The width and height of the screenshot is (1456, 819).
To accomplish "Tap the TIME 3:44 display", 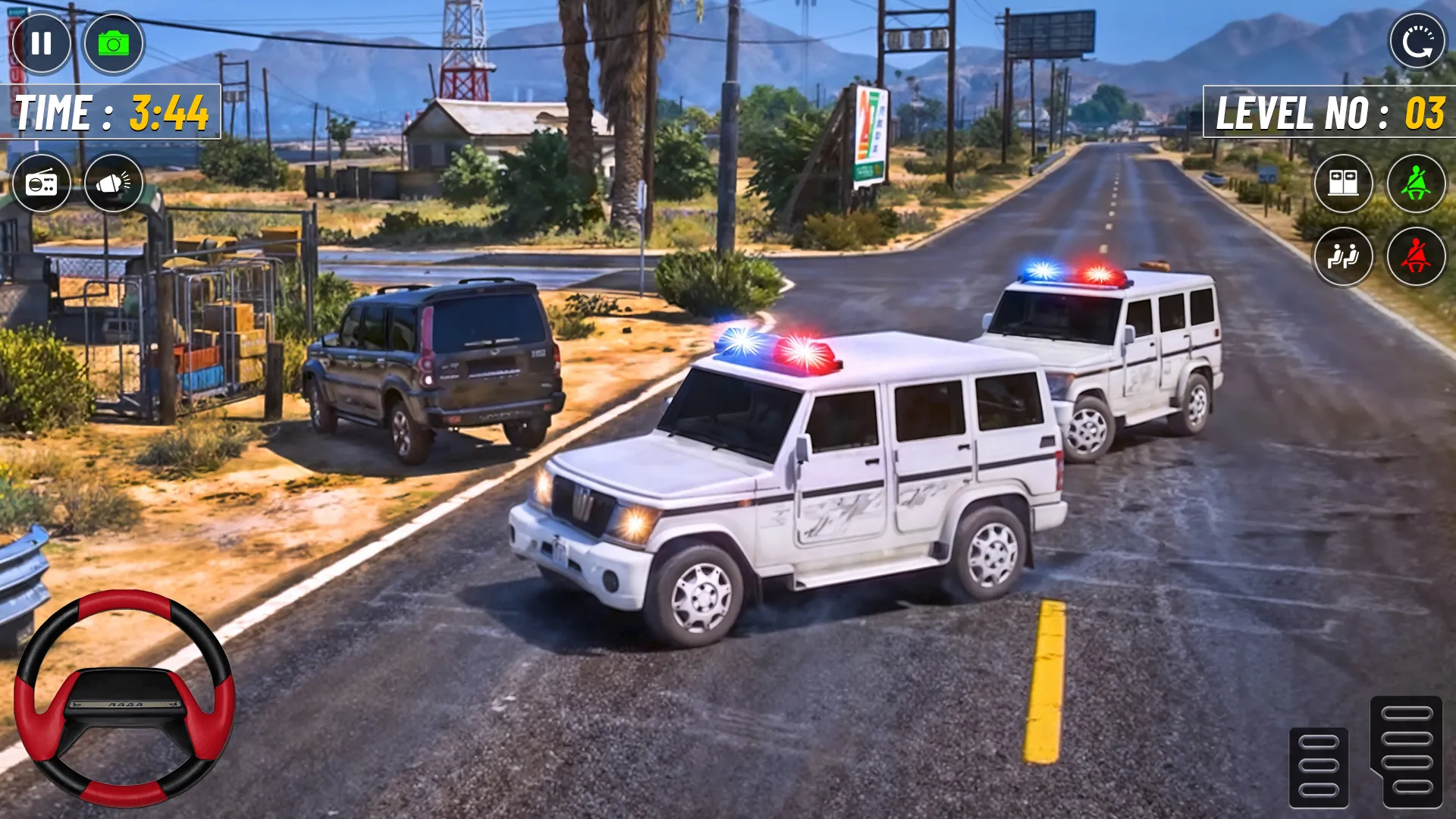I will coord(110,111).
